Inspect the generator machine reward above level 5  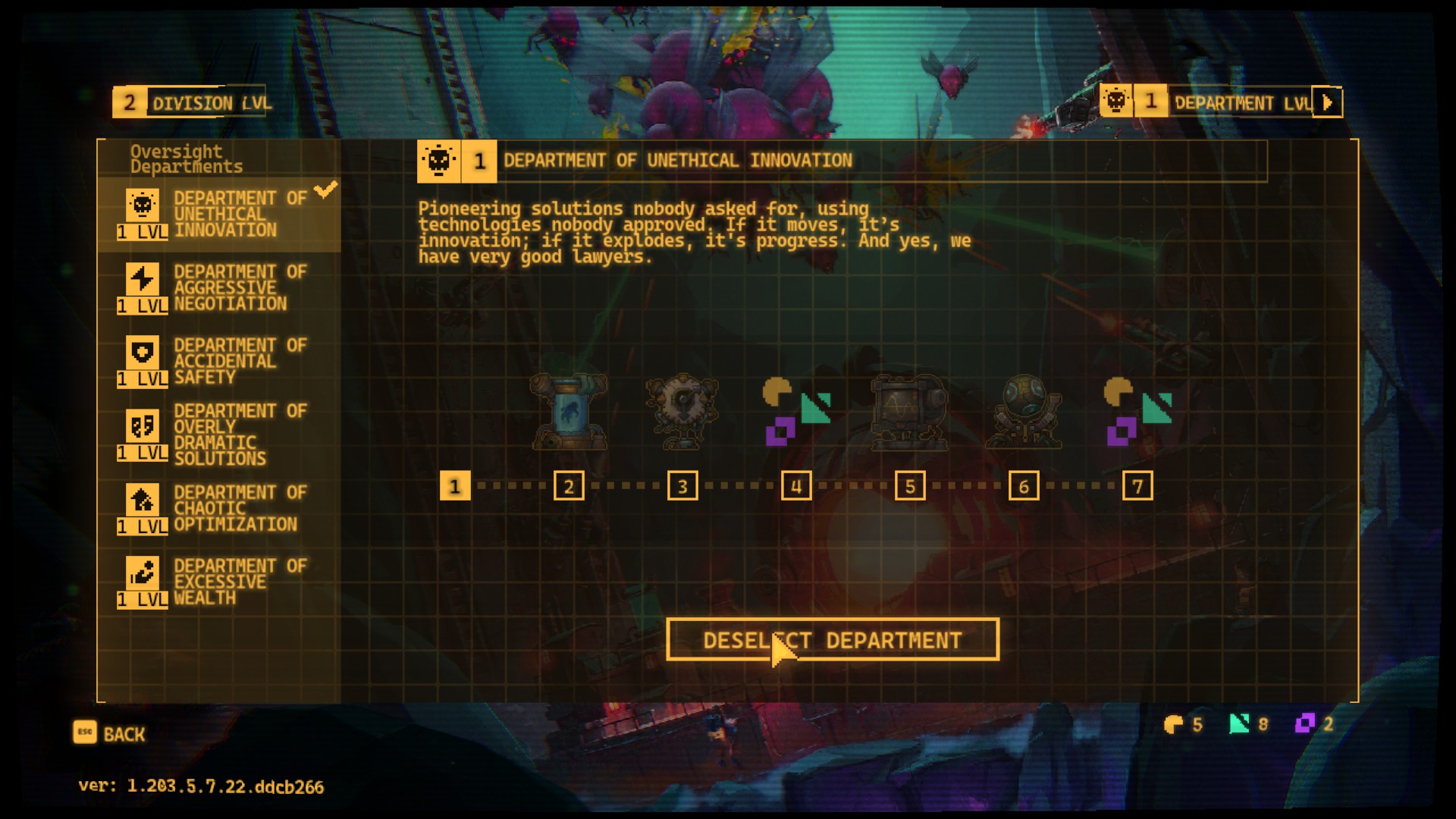[x=909, y=412]
